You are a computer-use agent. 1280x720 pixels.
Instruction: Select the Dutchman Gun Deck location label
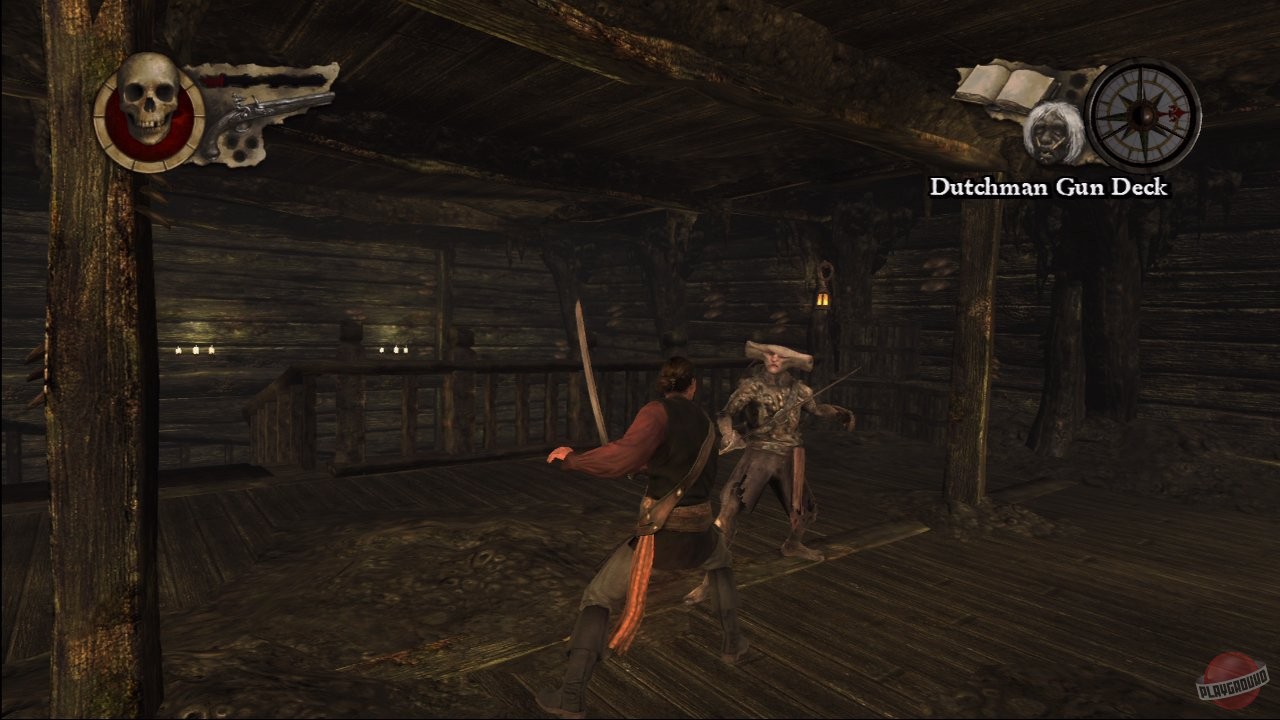(x=1048, y=185)
